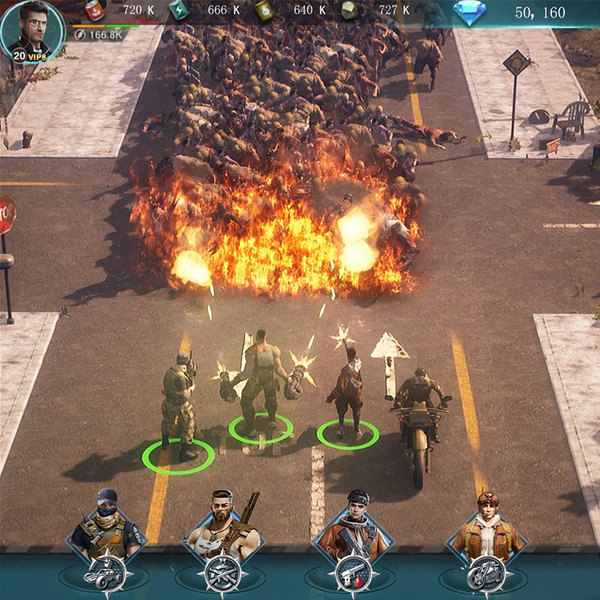Screen dimensions: 600x600
Task: Tap the VIP 5 badge
Action: 31,56
